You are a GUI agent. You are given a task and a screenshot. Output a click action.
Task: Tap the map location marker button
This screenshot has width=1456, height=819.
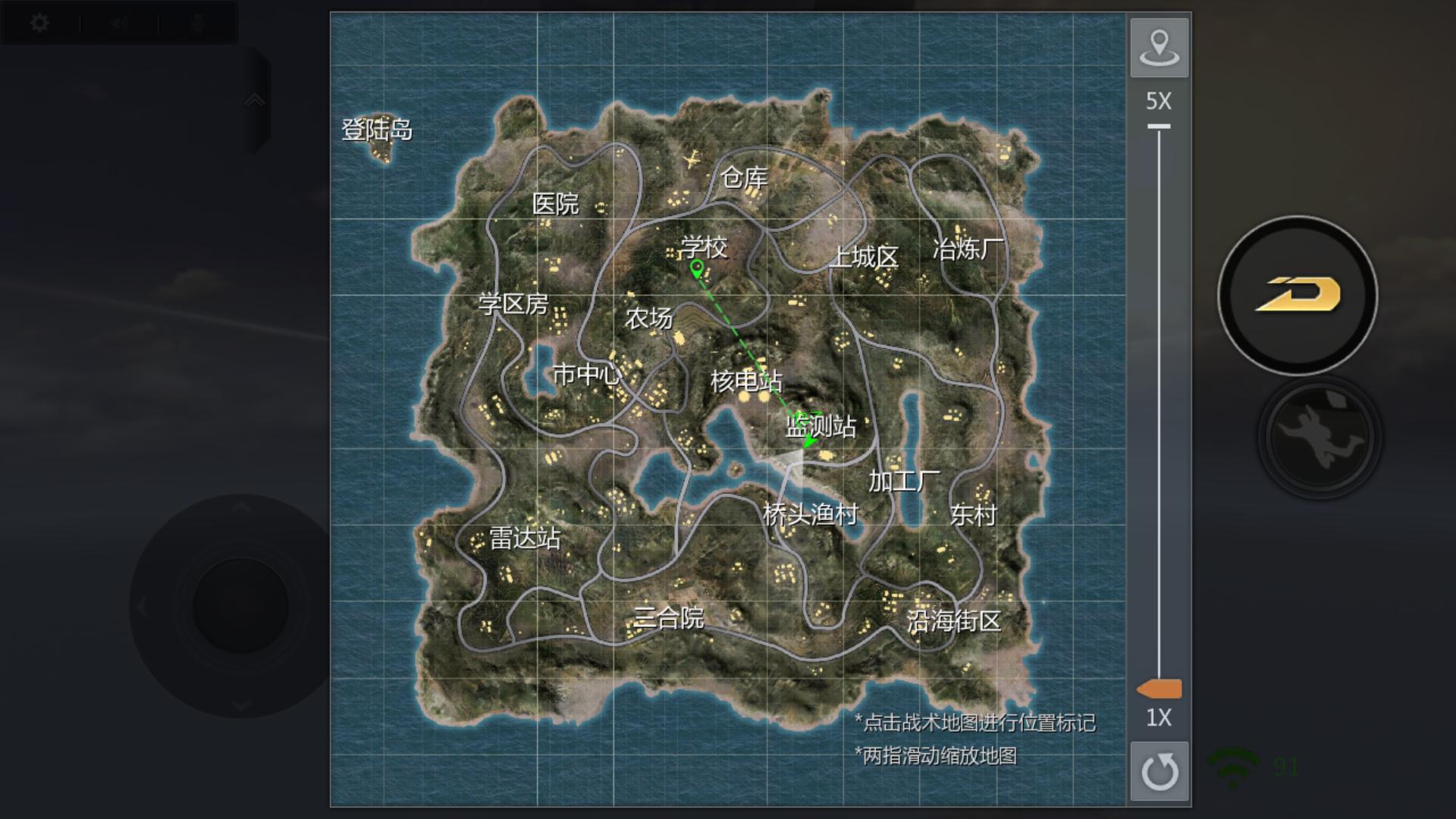[1159, 48]
